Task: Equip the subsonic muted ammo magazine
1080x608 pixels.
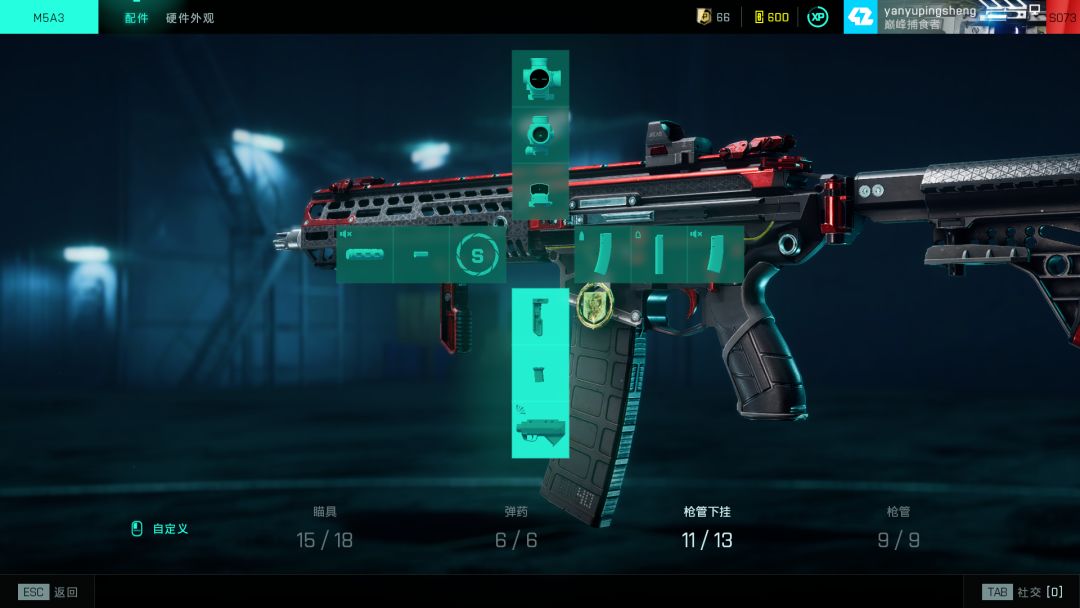Action: point(716,255)
